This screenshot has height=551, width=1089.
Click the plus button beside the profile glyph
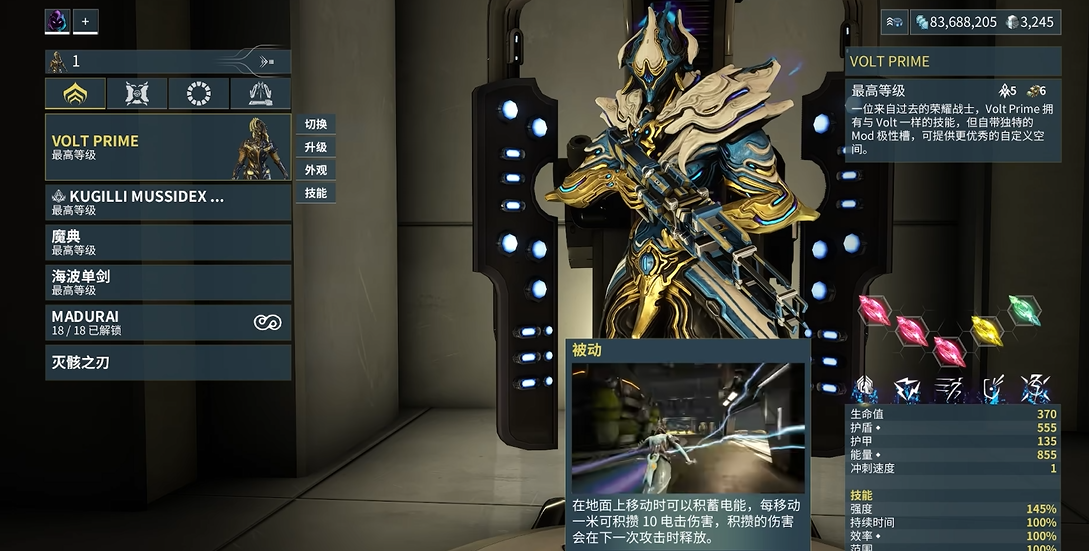85,21
